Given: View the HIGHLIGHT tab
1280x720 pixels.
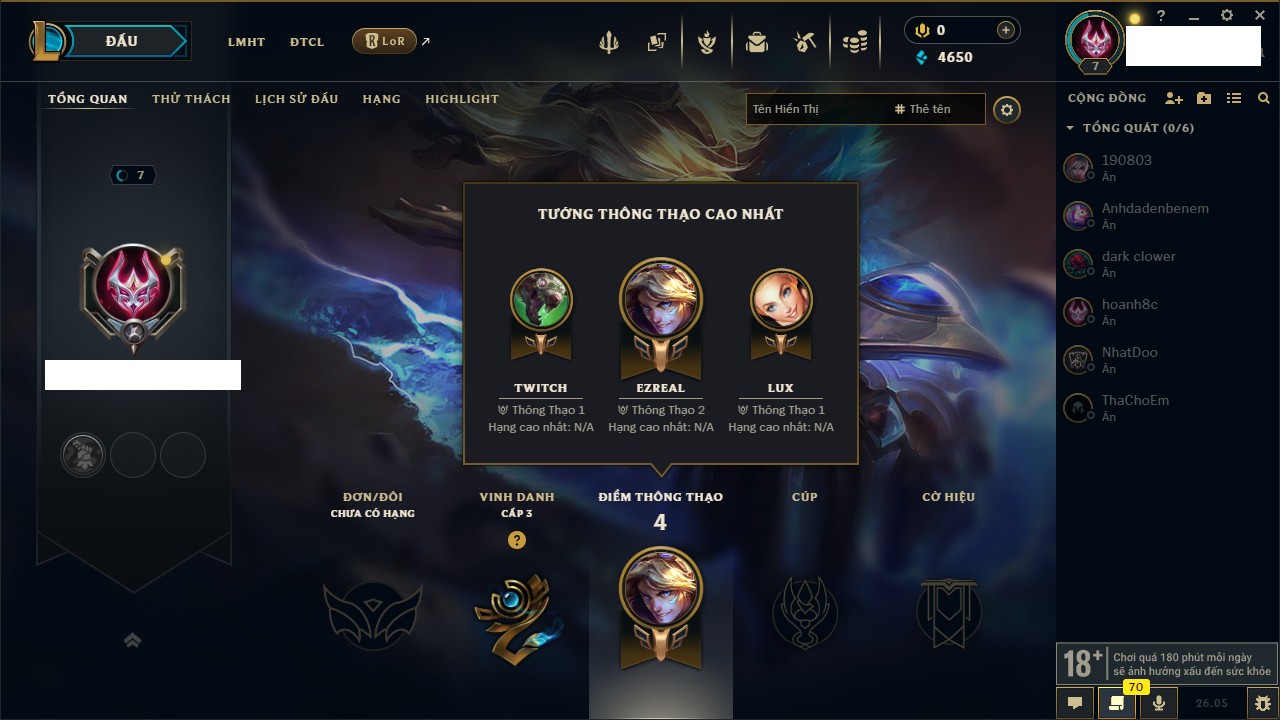Looking at the screenshot, I should [x=461, y=99].
